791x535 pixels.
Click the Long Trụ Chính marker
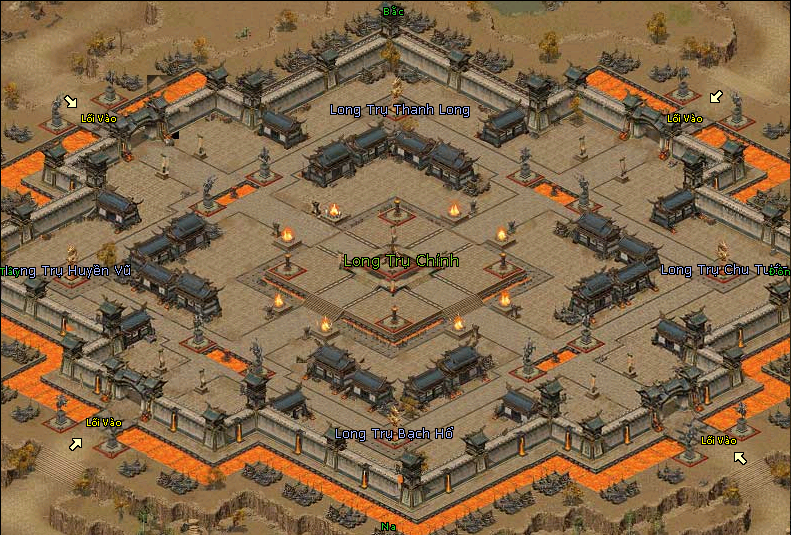coord(401,261)
